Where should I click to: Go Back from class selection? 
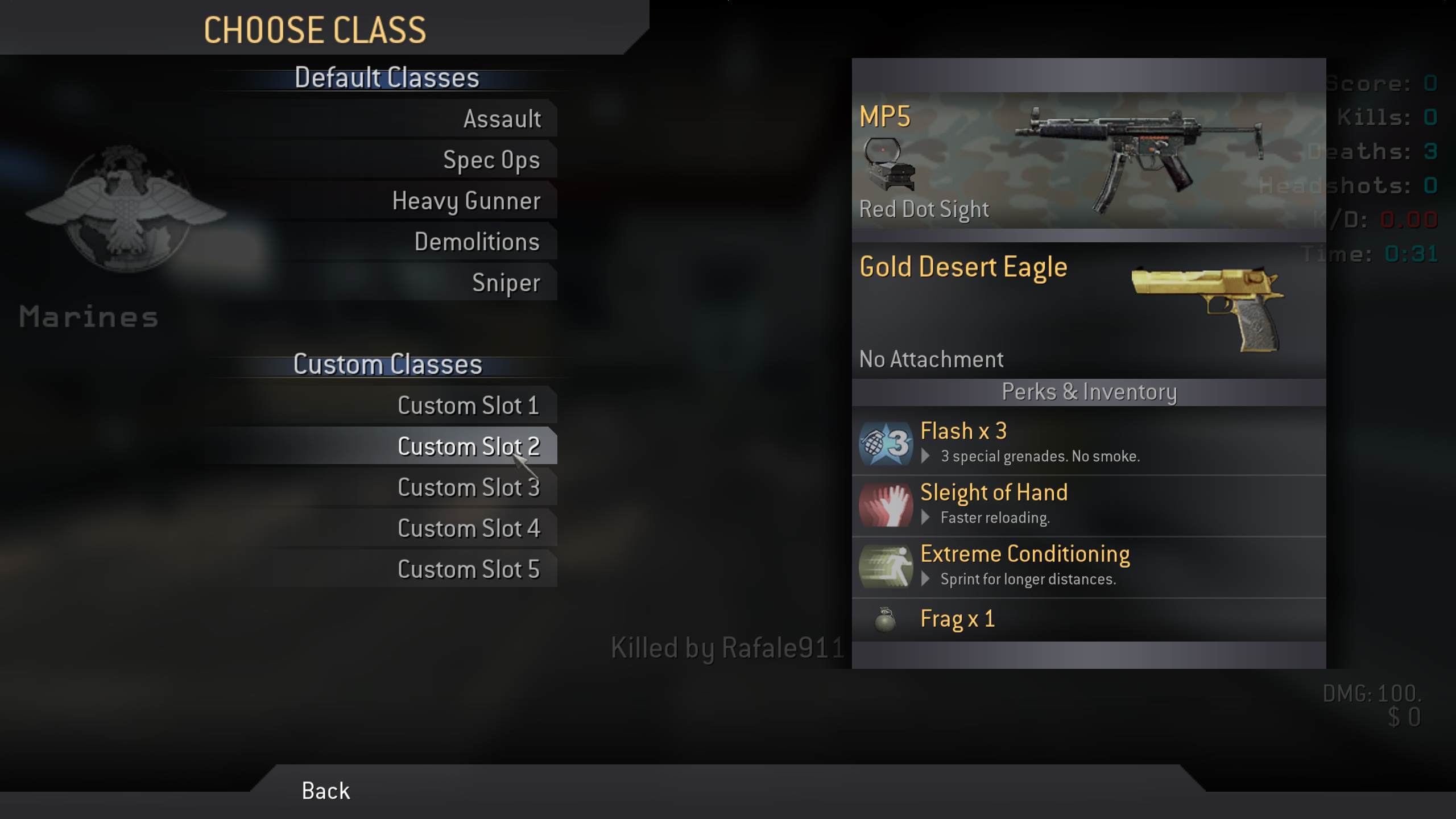point(325,791)
